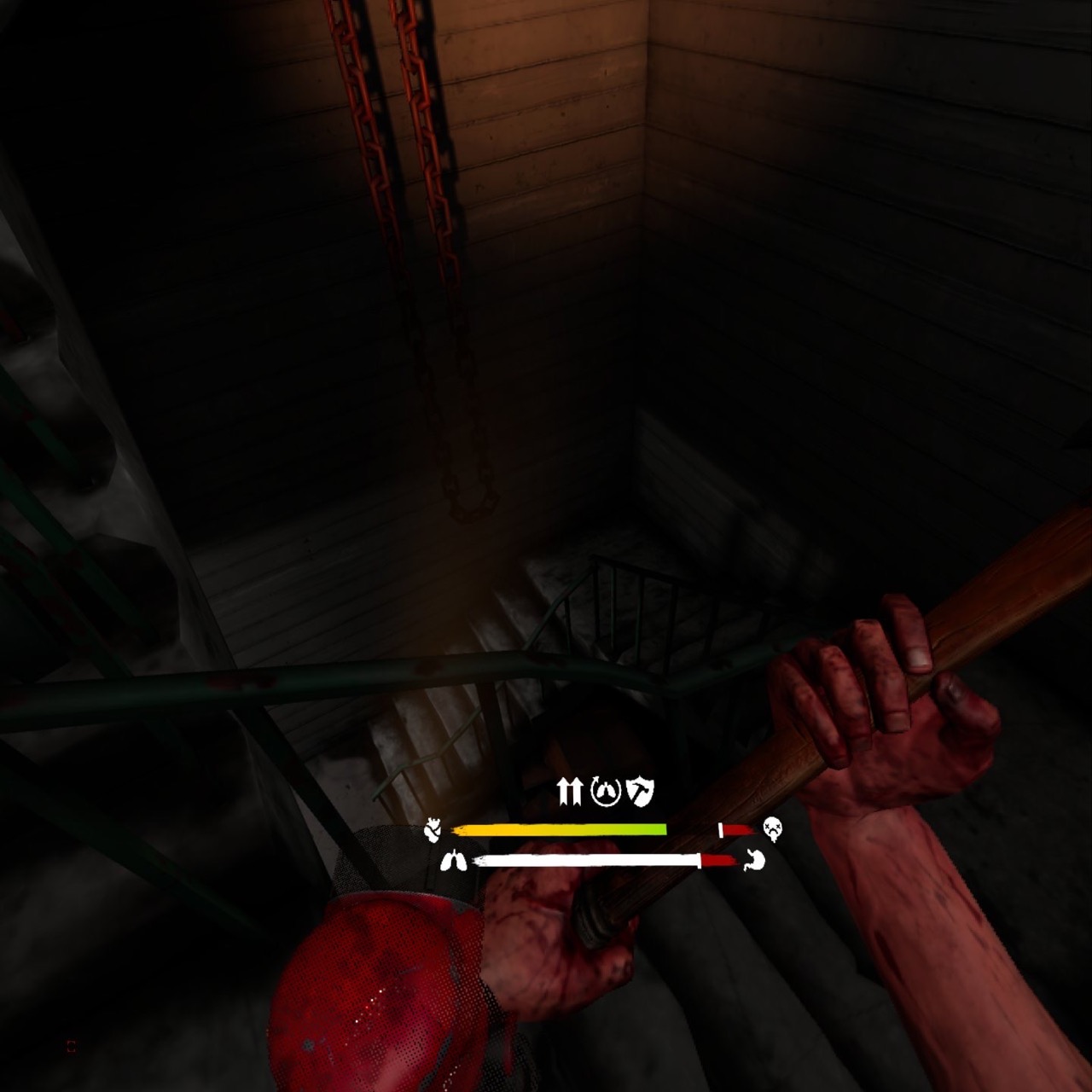The image size is (1092, 1092).
Task: Select the shield-with-axe defense buff icon
Action: (638, 792)
